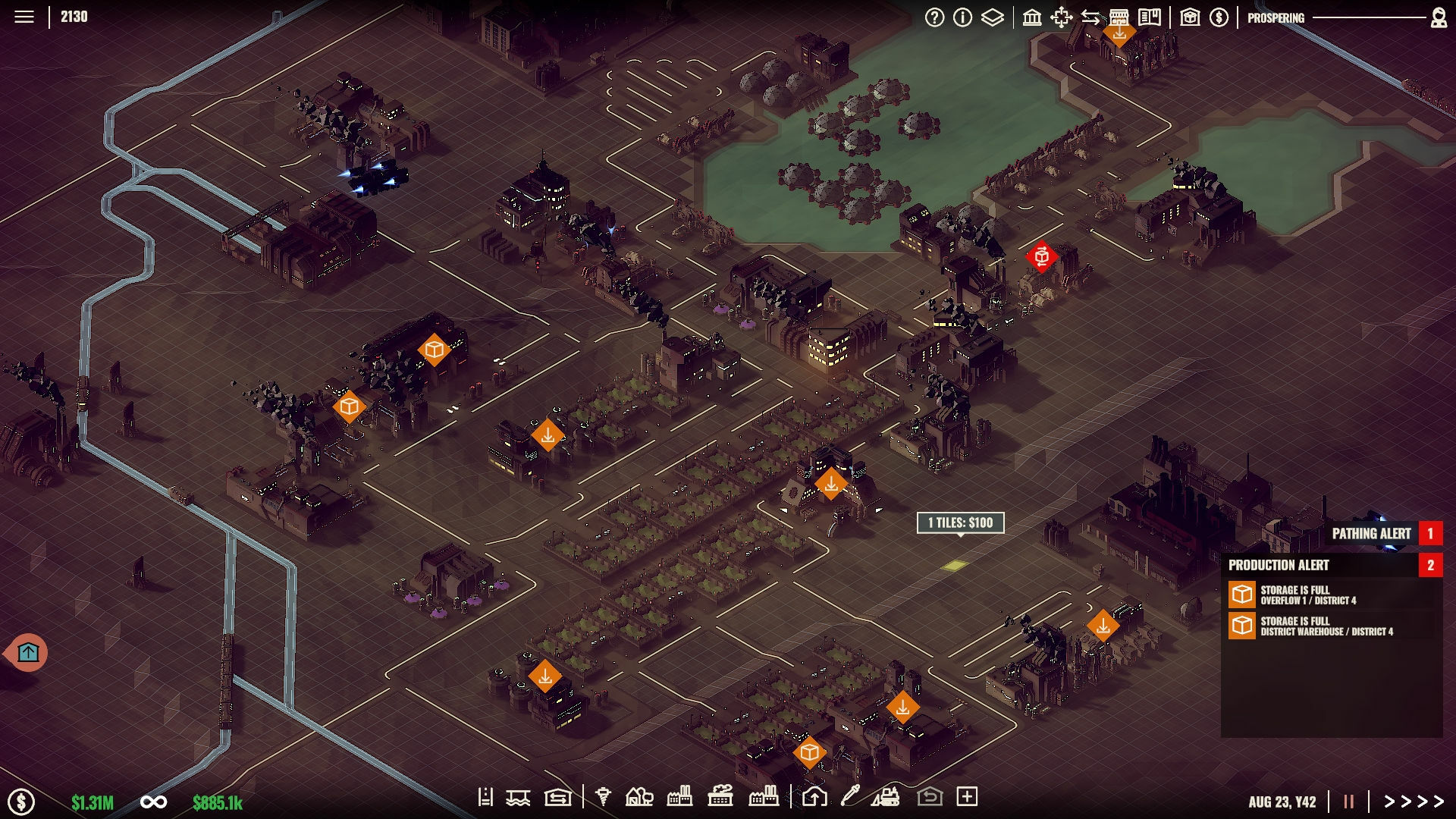
Task: Select the eyedropper/copy building tool
Action: (849, 797)
